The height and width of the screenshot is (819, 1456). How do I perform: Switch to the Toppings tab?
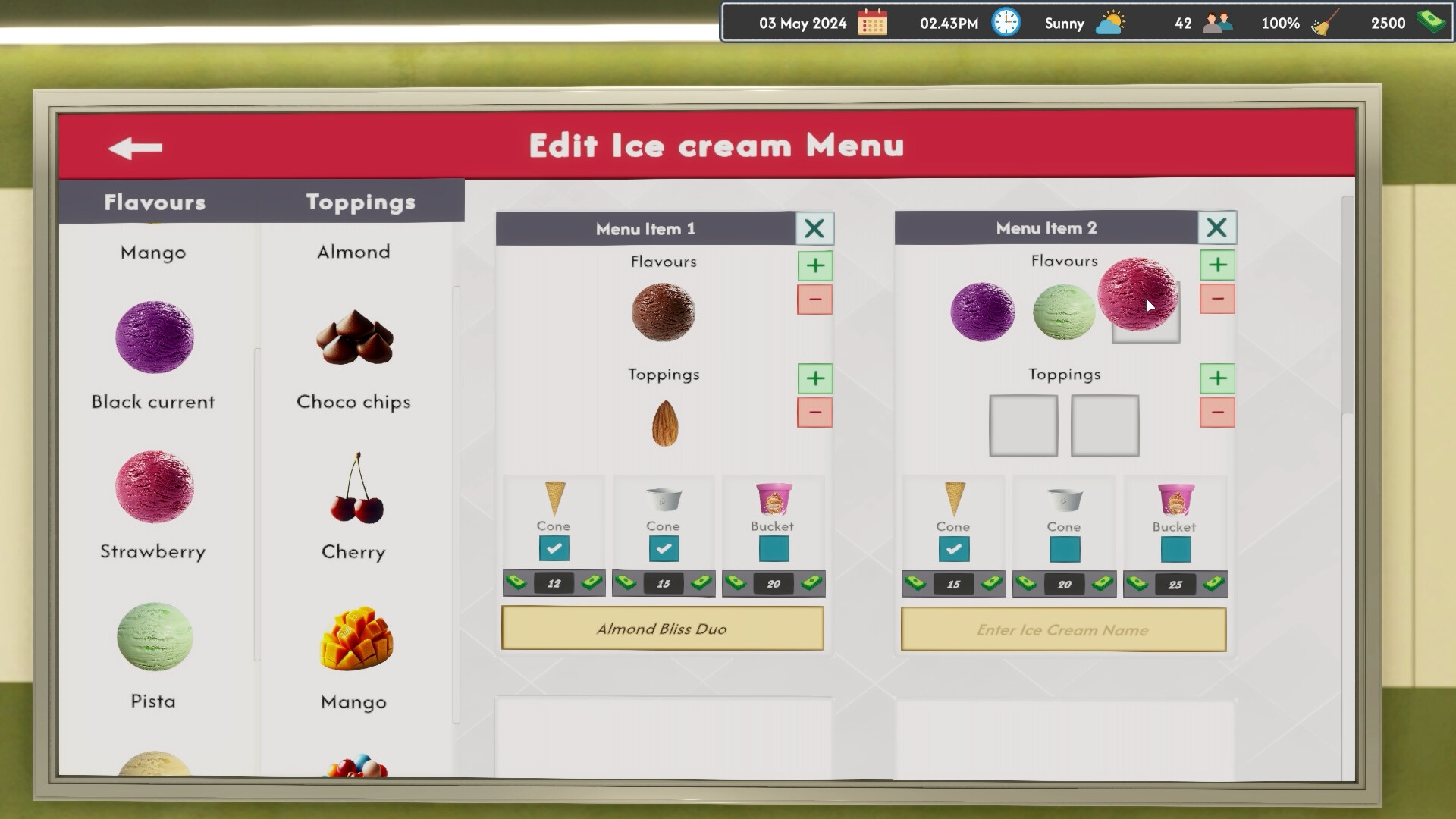tap(360, 201)
